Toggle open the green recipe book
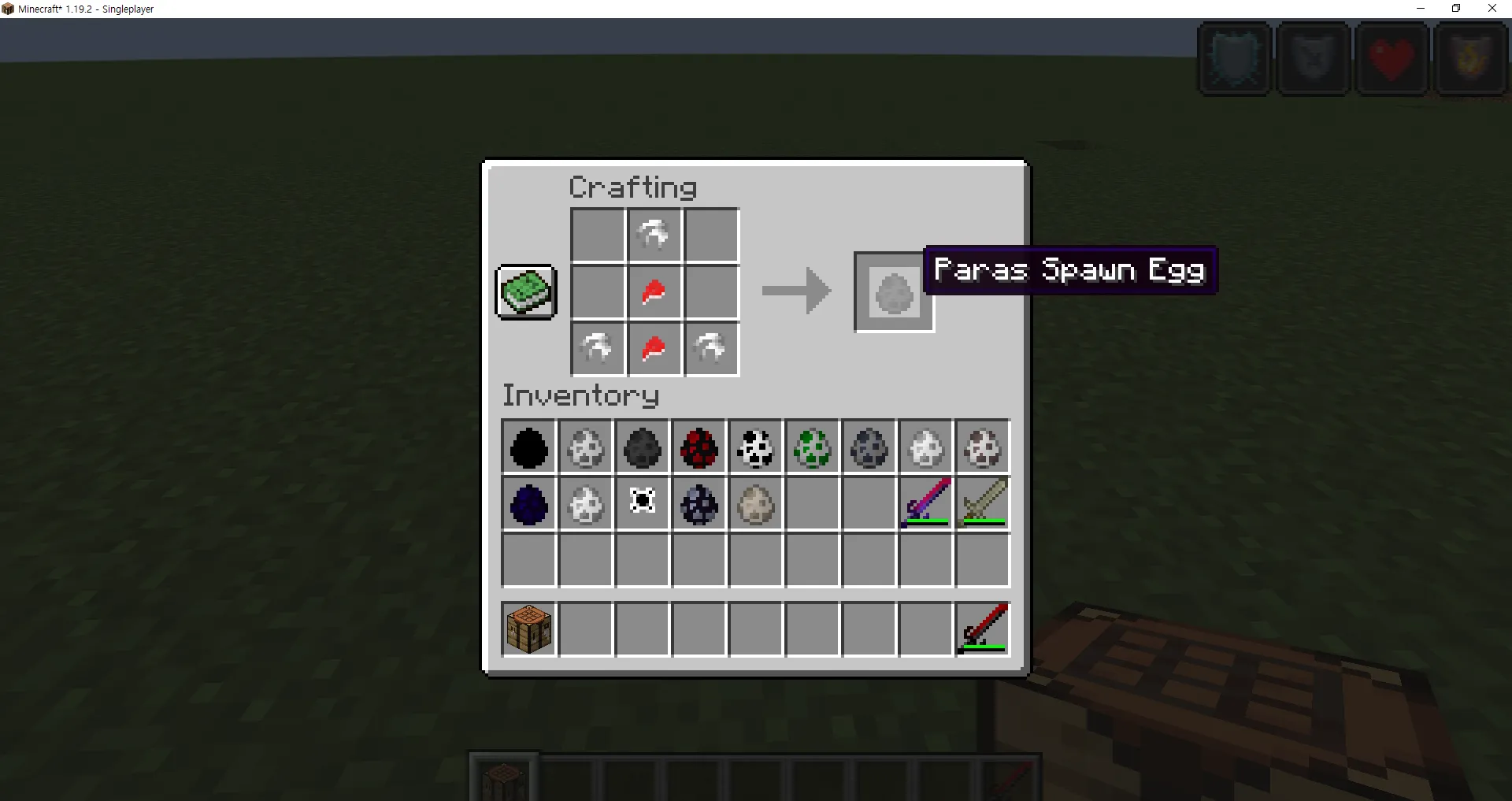 pos(525,291)
